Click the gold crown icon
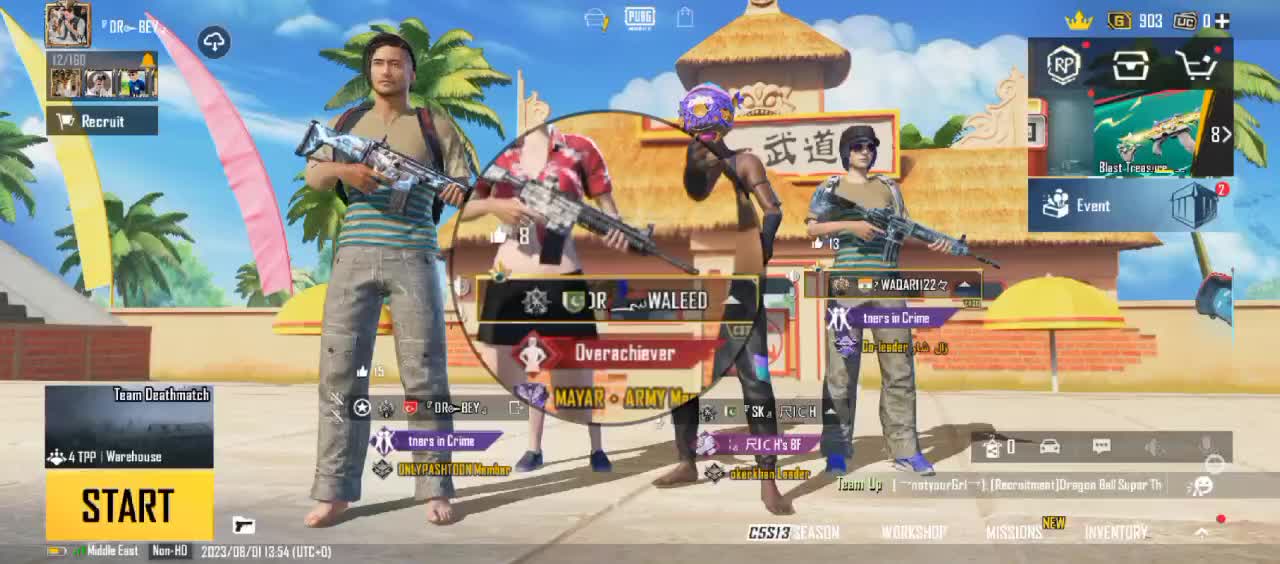 click(1078, 20)
